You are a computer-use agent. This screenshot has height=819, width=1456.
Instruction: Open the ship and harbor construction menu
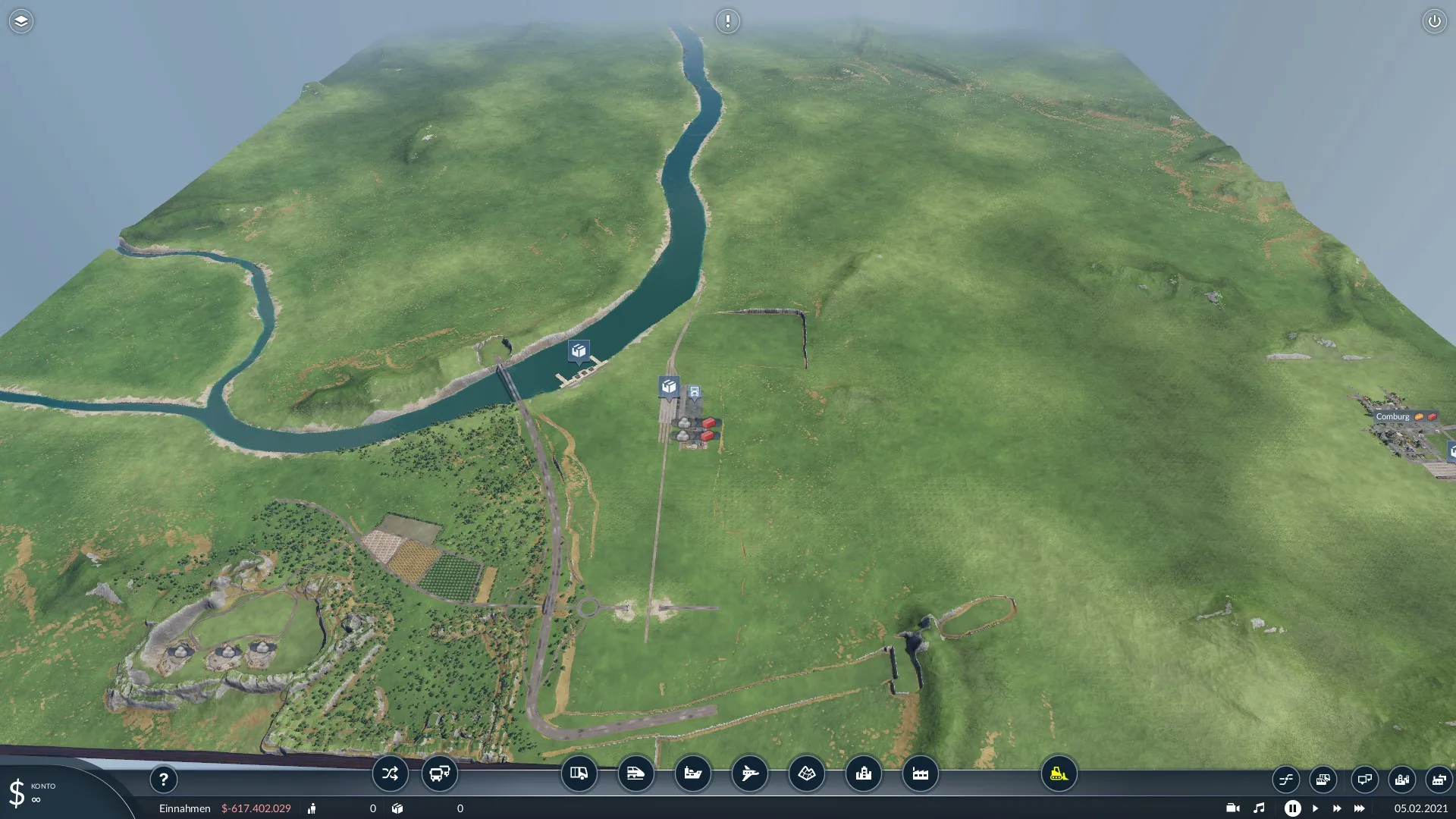(692, 773)
